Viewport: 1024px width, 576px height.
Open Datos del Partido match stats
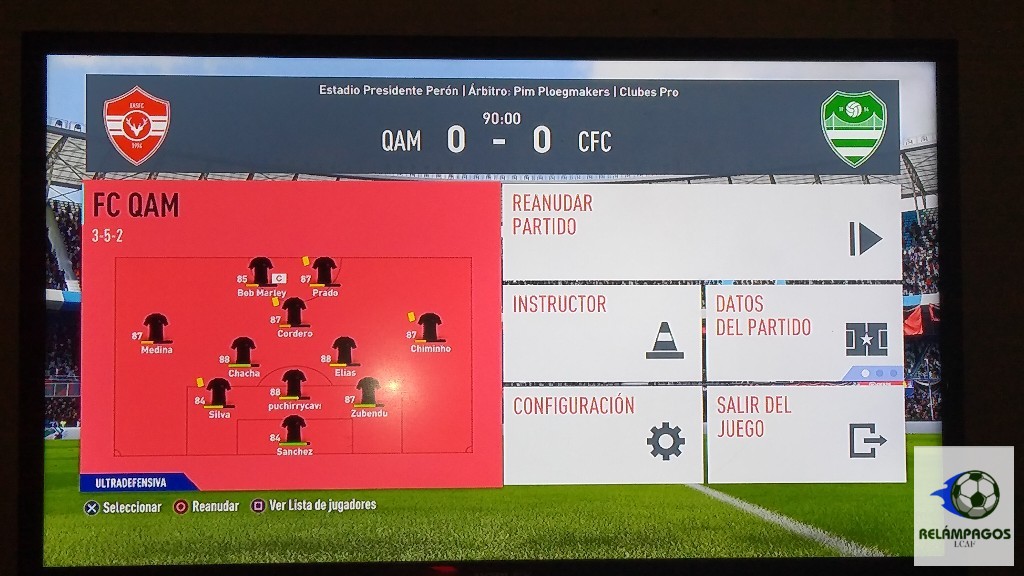point(804,332)
